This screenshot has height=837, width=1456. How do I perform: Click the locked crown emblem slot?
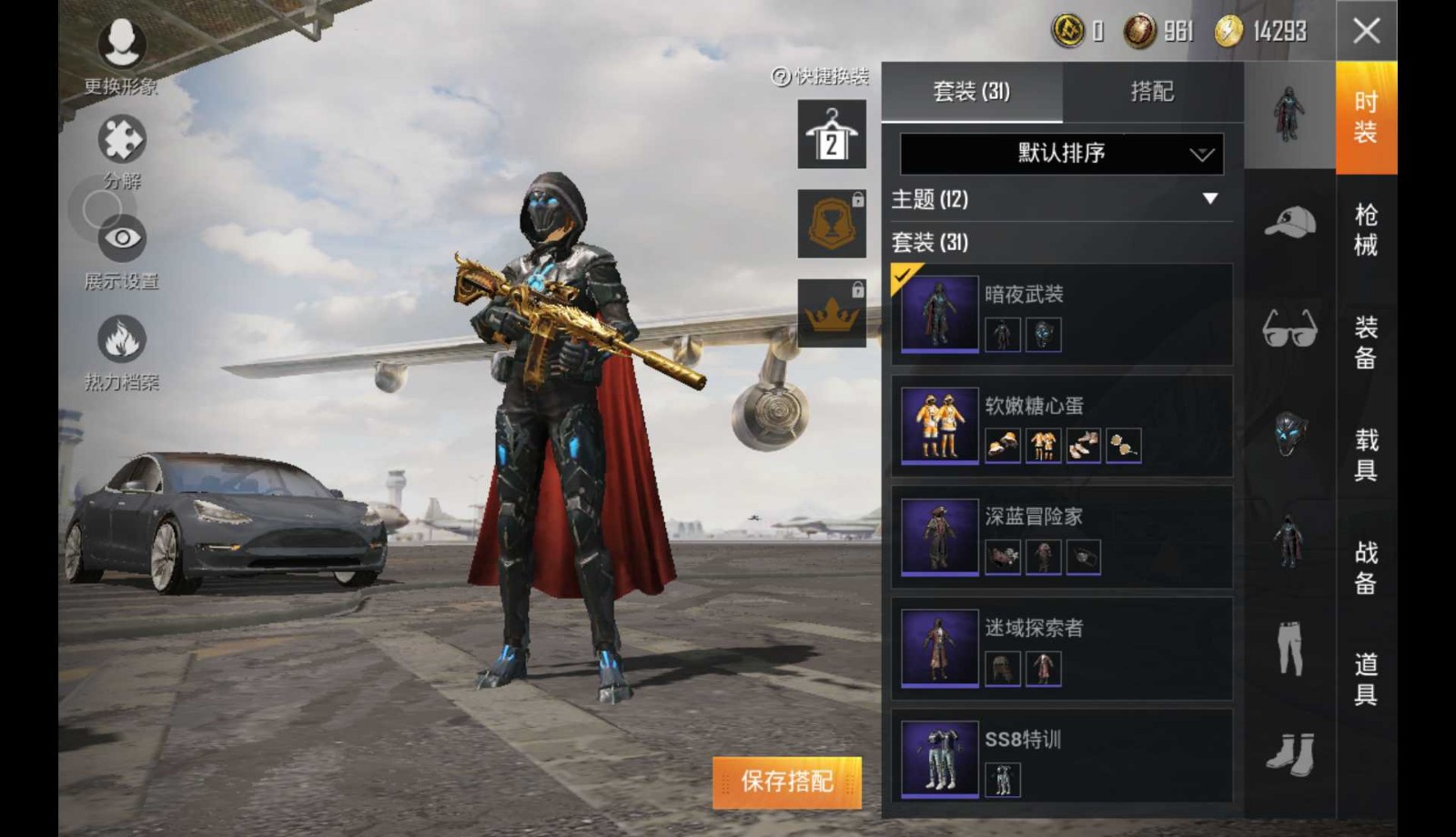[831, 314]
